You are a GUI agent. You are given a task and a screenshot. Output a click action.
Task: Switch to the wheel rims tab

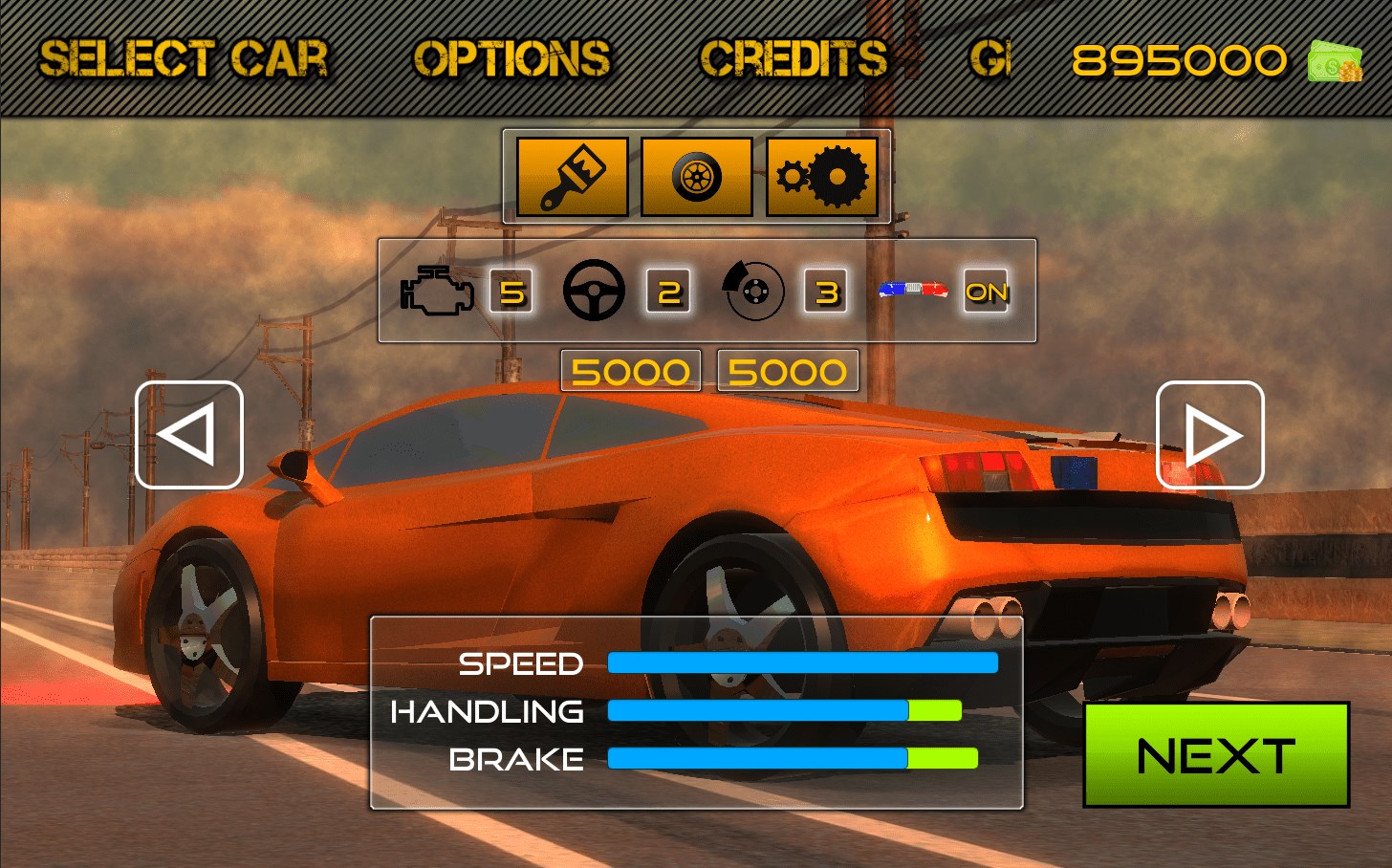697,177
